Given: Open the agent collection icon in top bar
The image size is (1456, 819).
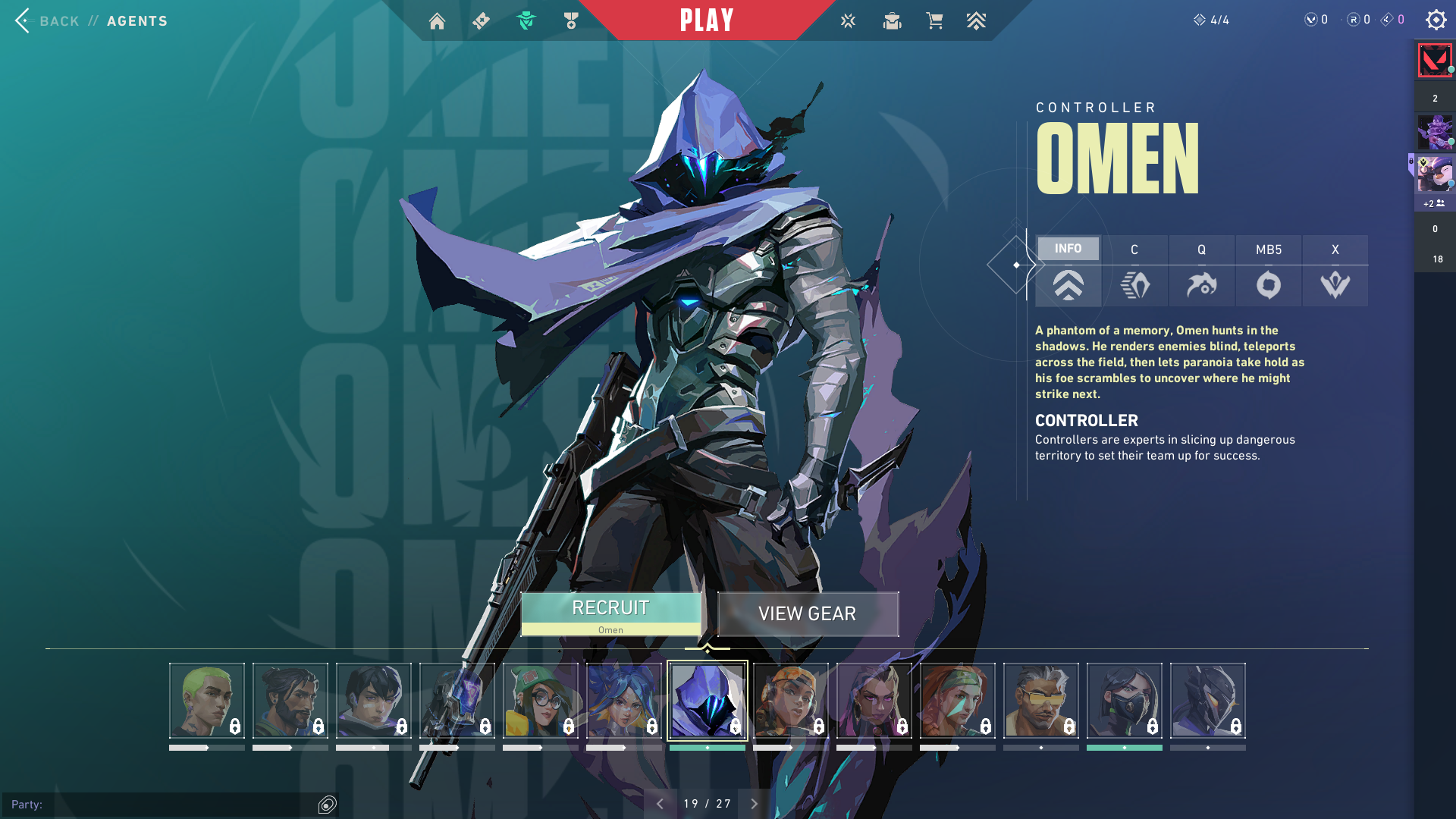Looking at the screenshot, I should tap(526, 20).
